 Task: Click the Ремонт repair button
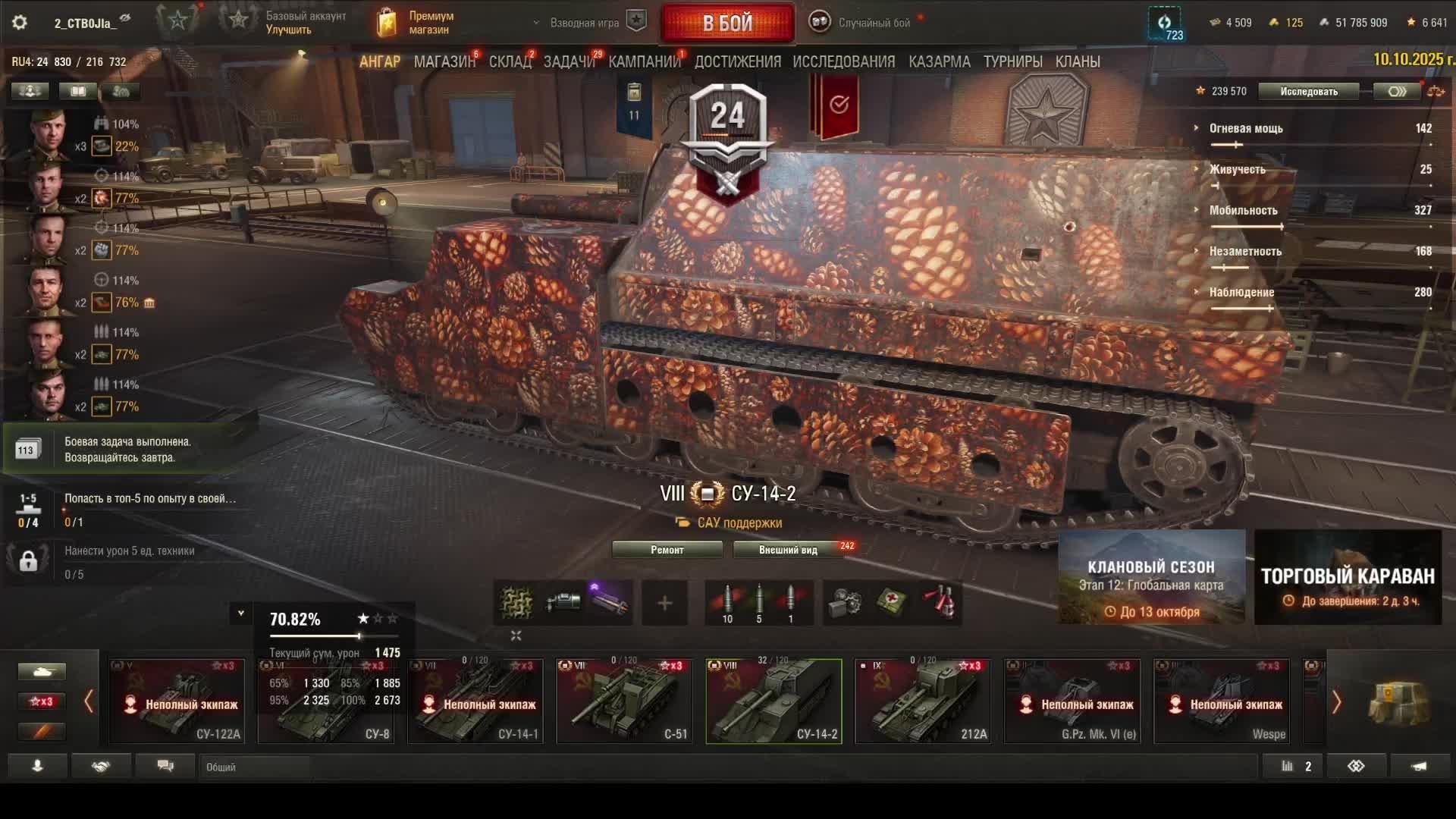(x=667, y=550)
